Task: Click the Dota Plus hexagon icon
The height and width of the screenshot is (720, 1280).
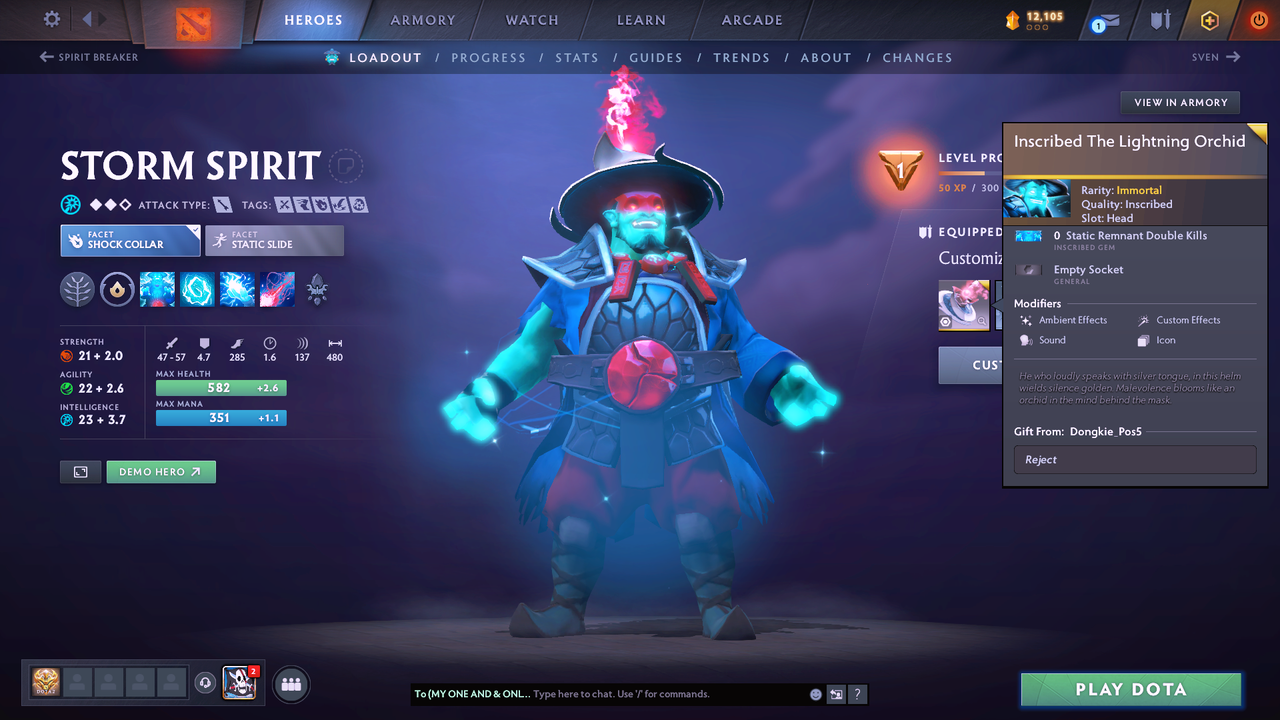Action: [1210, 19]
